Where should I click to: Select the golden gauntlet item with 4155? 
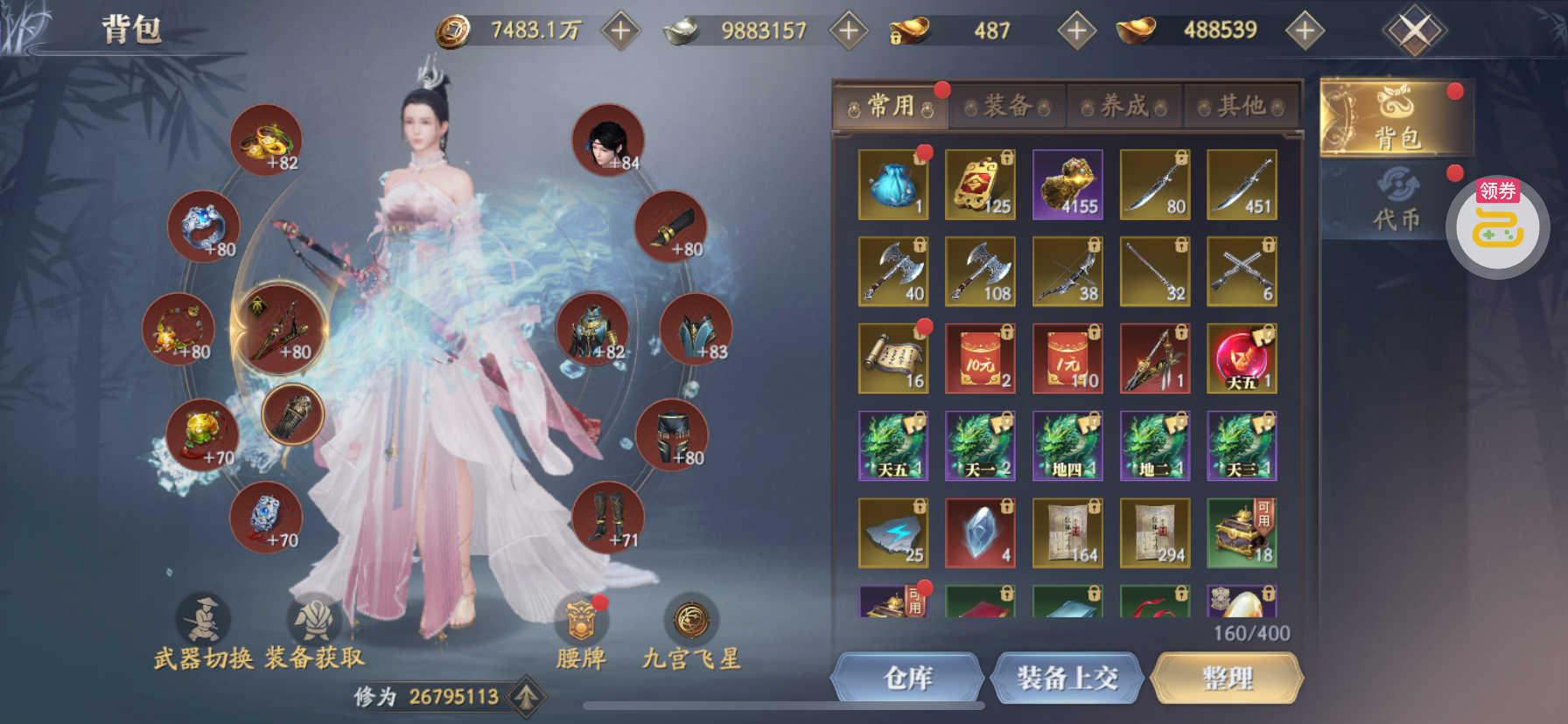point(1067,184)
